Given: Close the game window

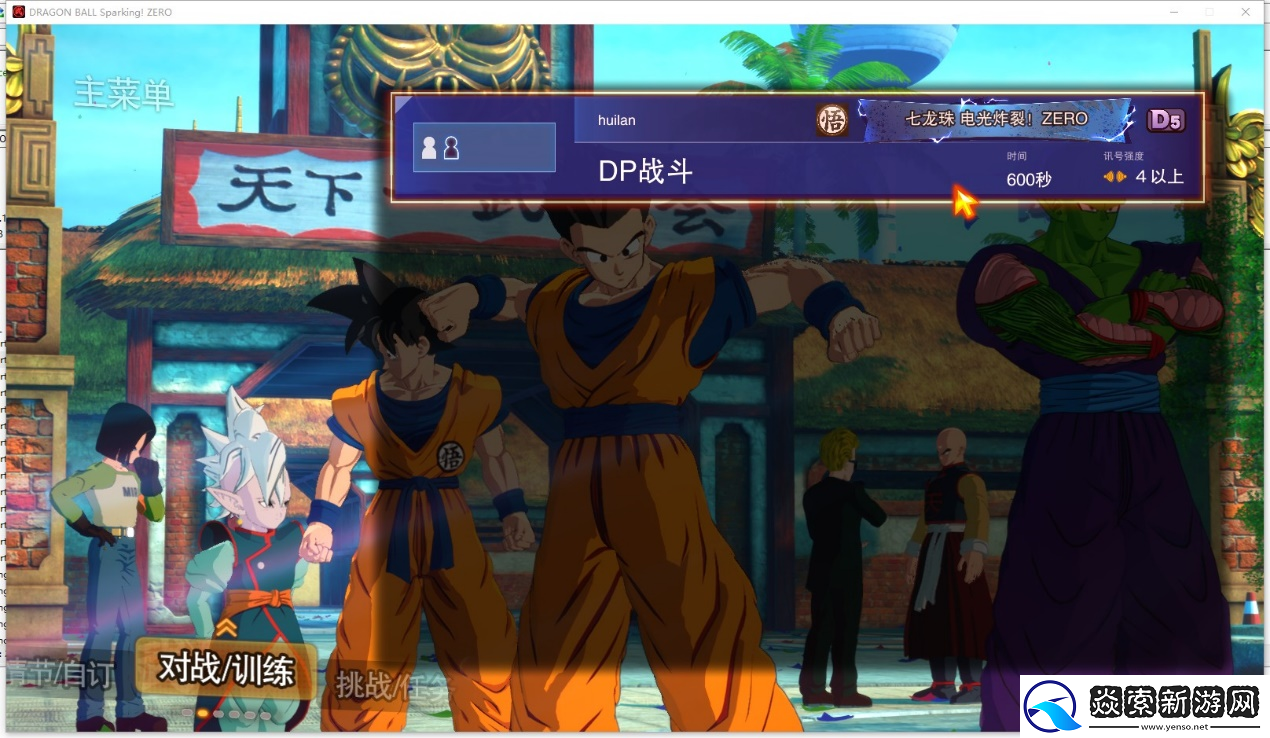Looking at the screenshot, I should coord(1245,12).
